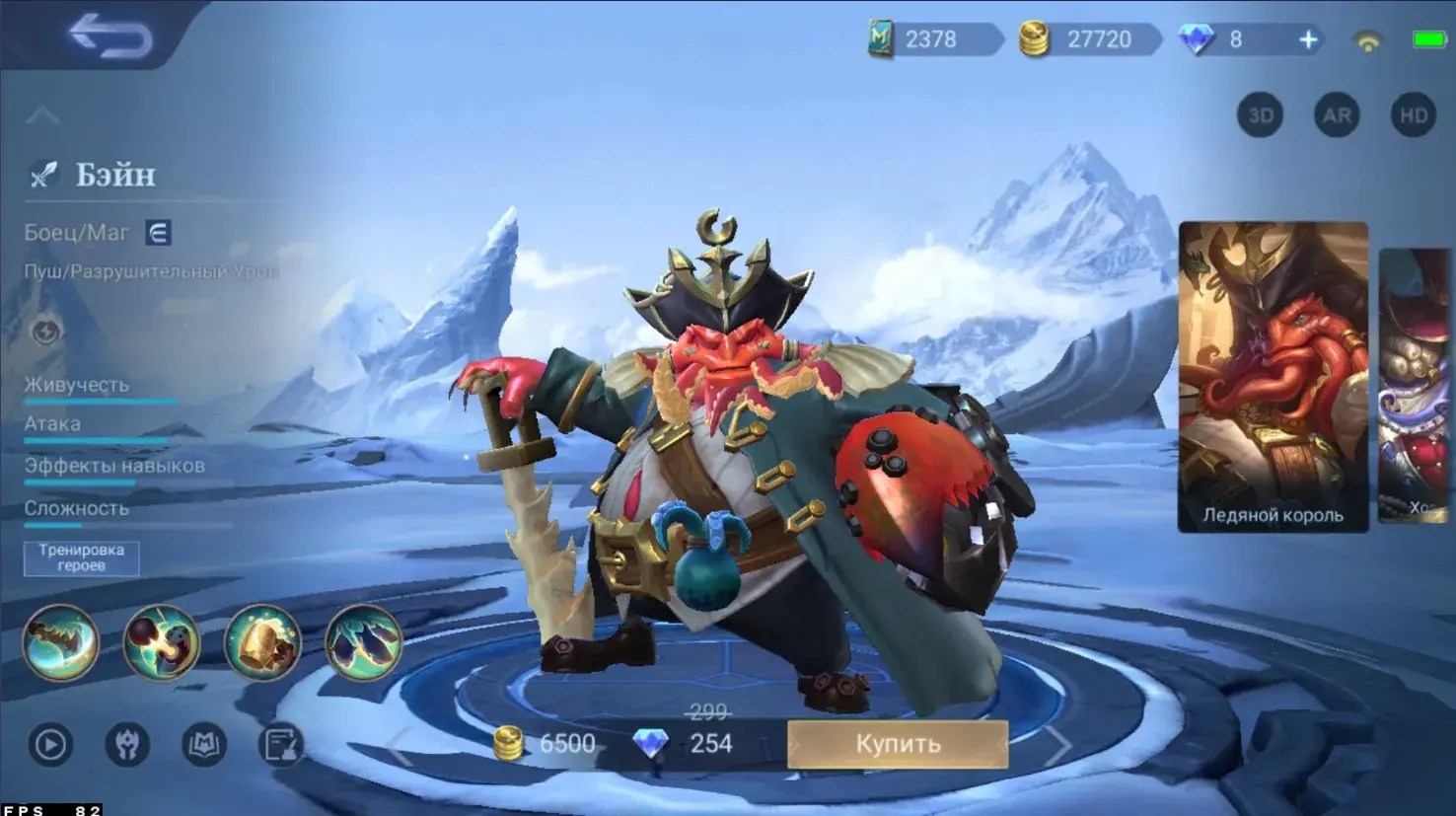View the golden rum mug skill

pyautogui.click(x=262, y=642)
